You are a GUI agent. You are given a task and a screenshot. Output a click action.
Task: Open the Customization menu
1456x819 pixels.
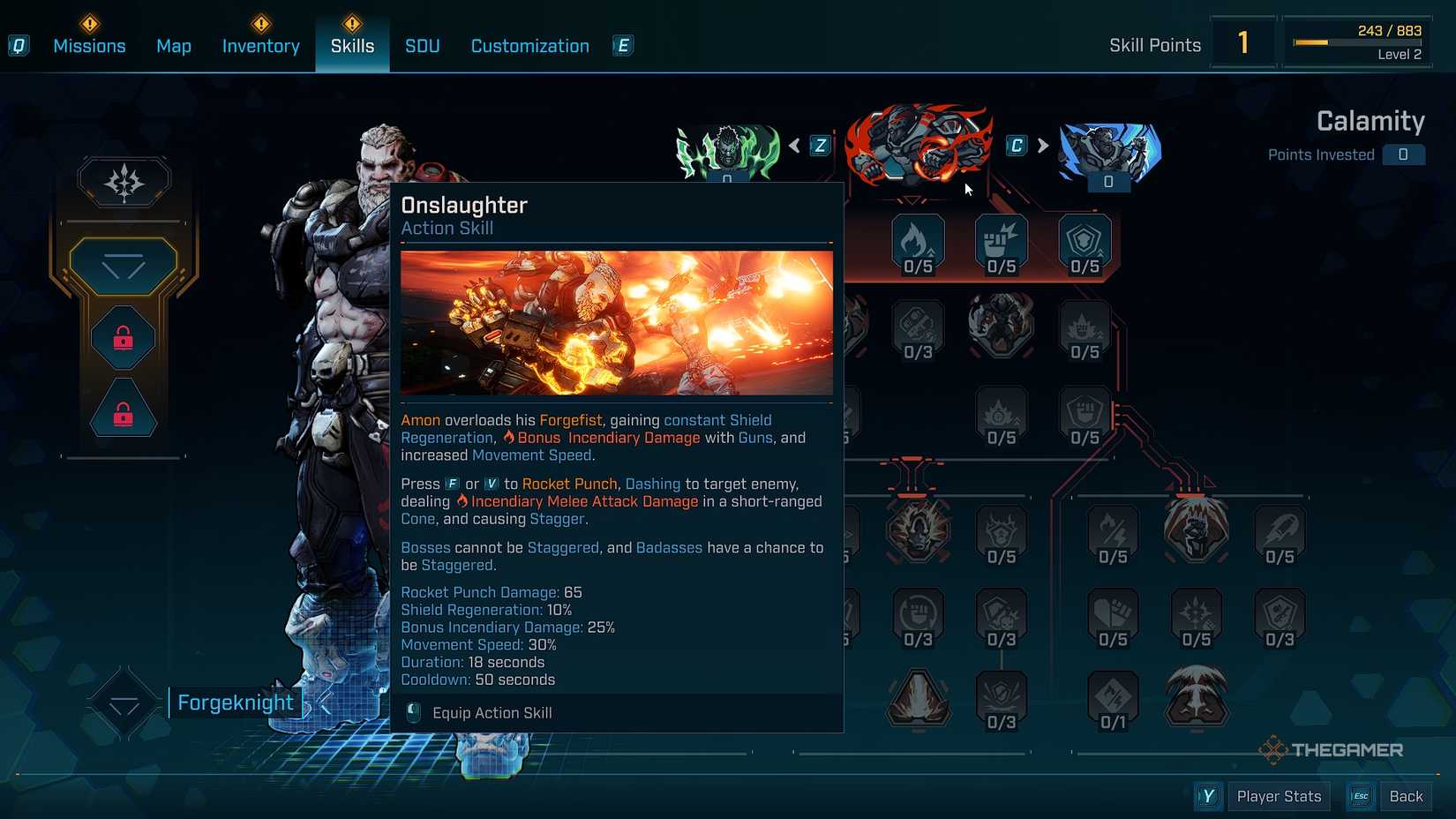529,45
